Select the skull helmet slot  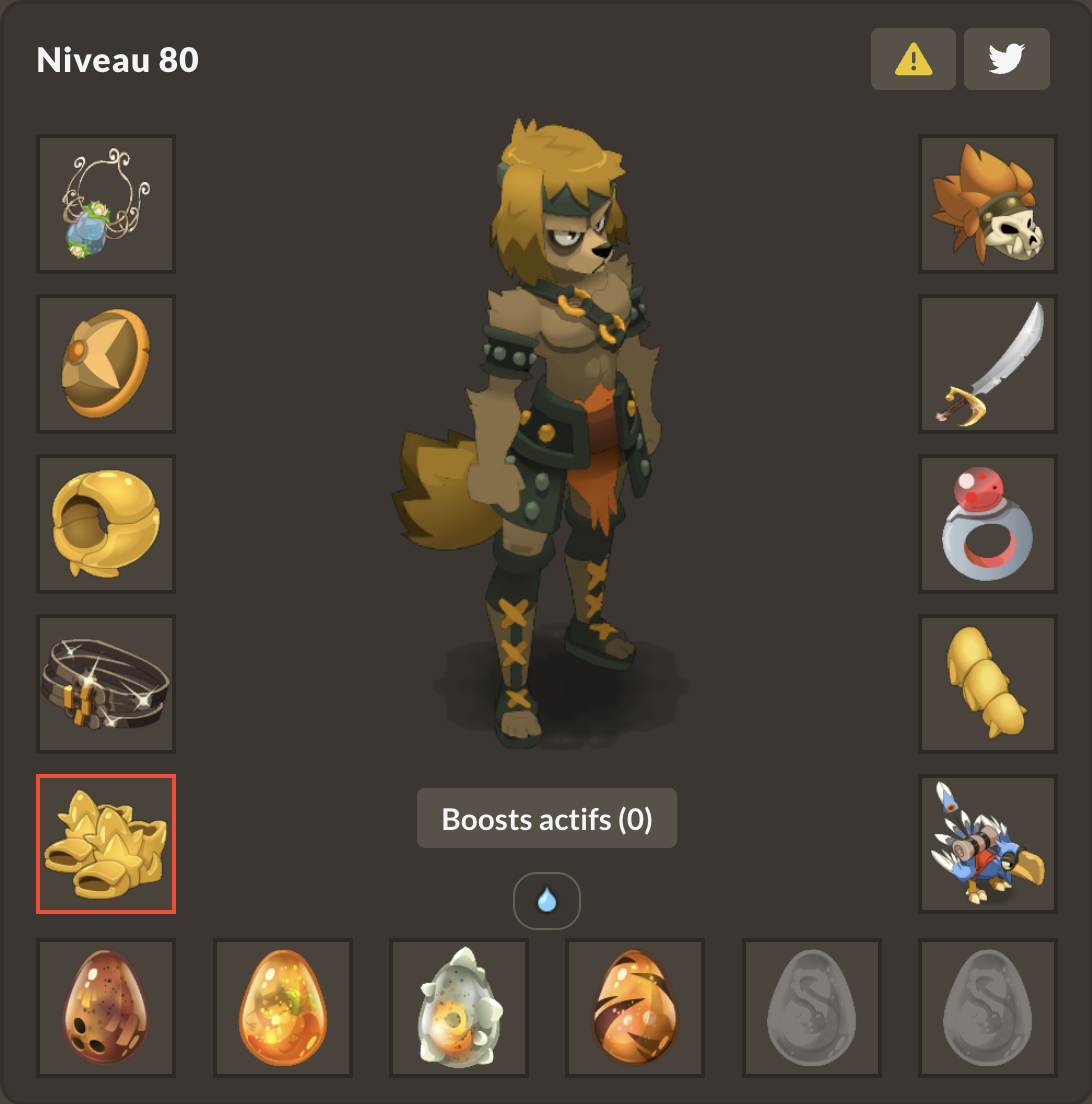point(988,204)
